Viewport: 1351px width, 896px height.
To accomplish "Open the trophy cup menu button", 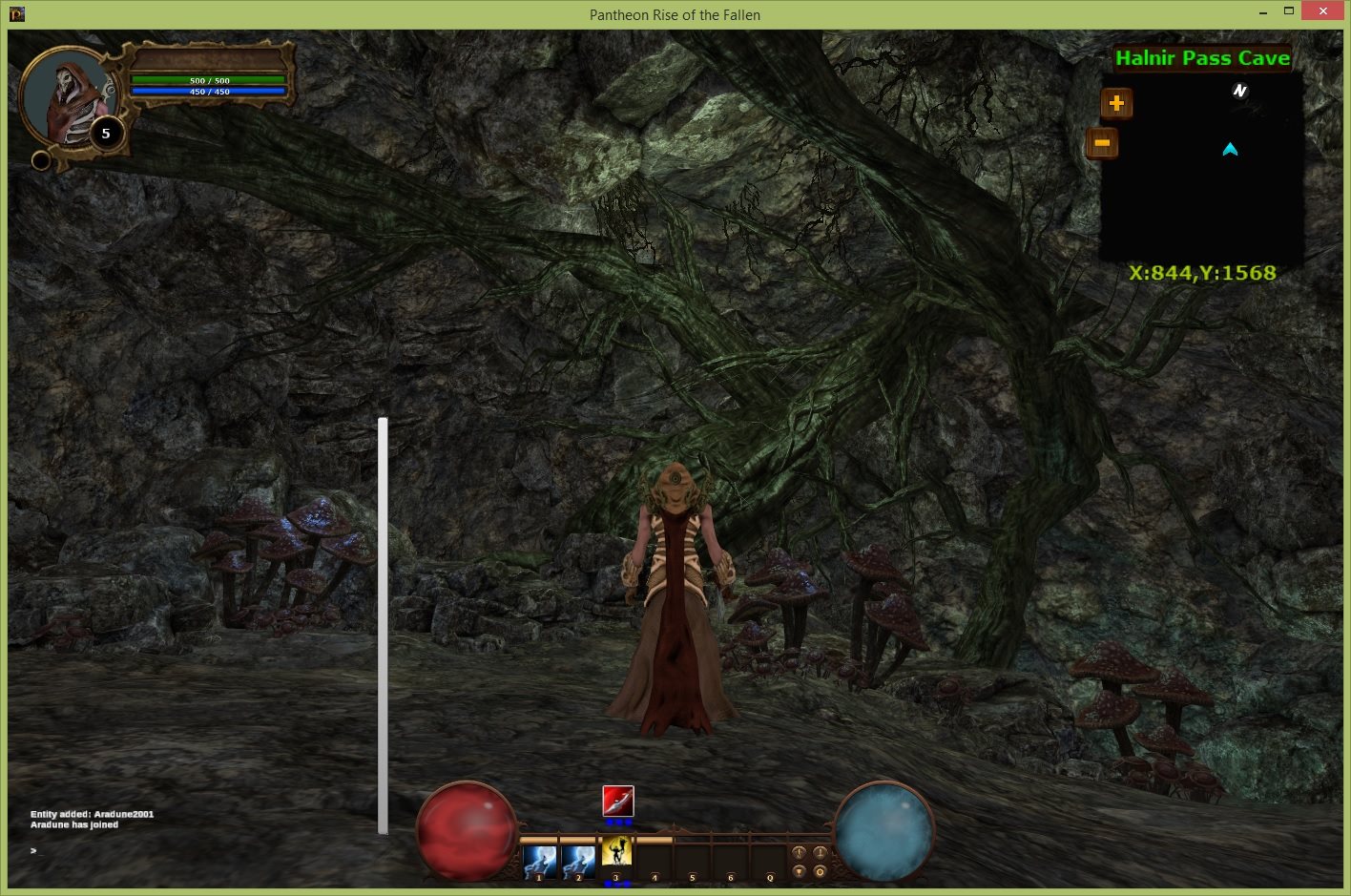I will coord(800,871).
